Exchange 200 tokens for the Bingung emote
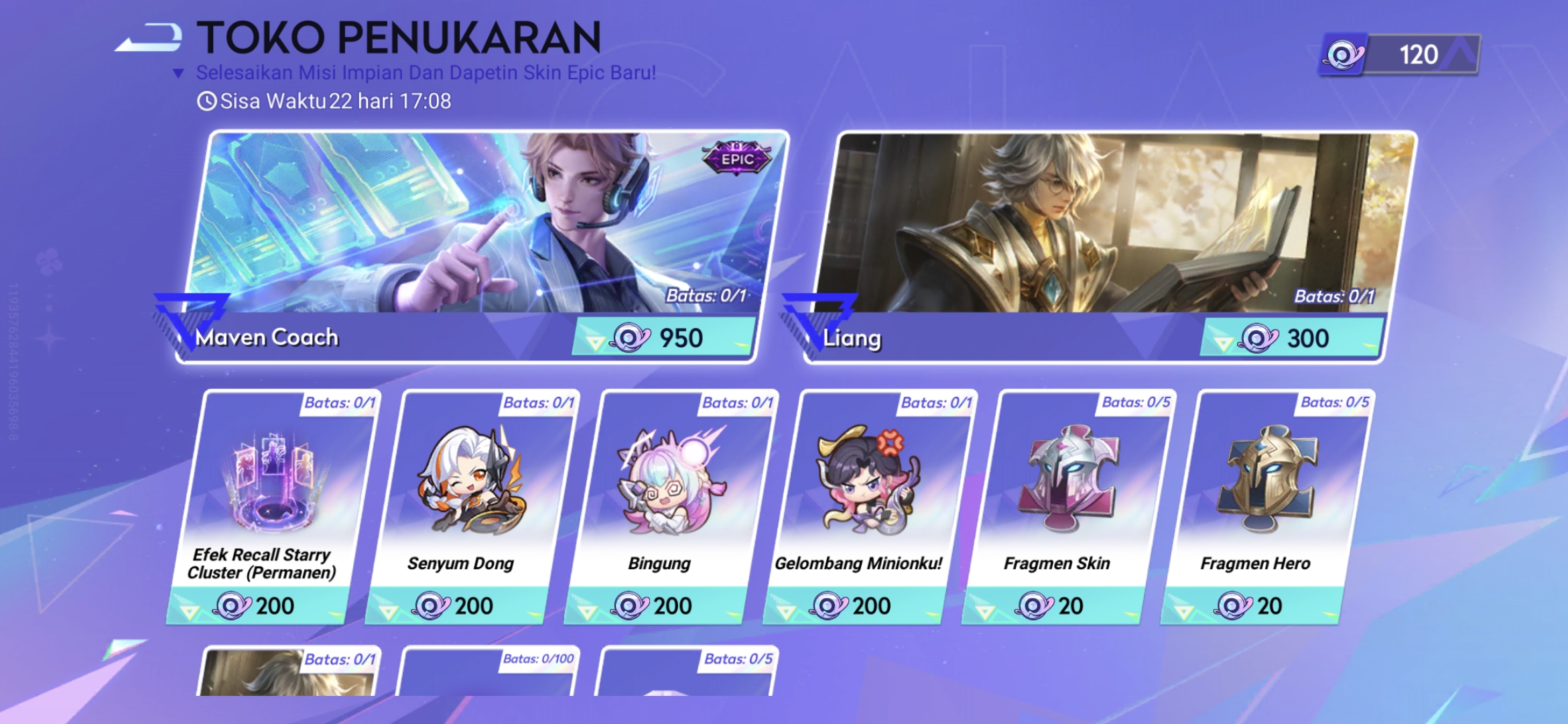1568x724 pixels. click(x=660, y=605)
